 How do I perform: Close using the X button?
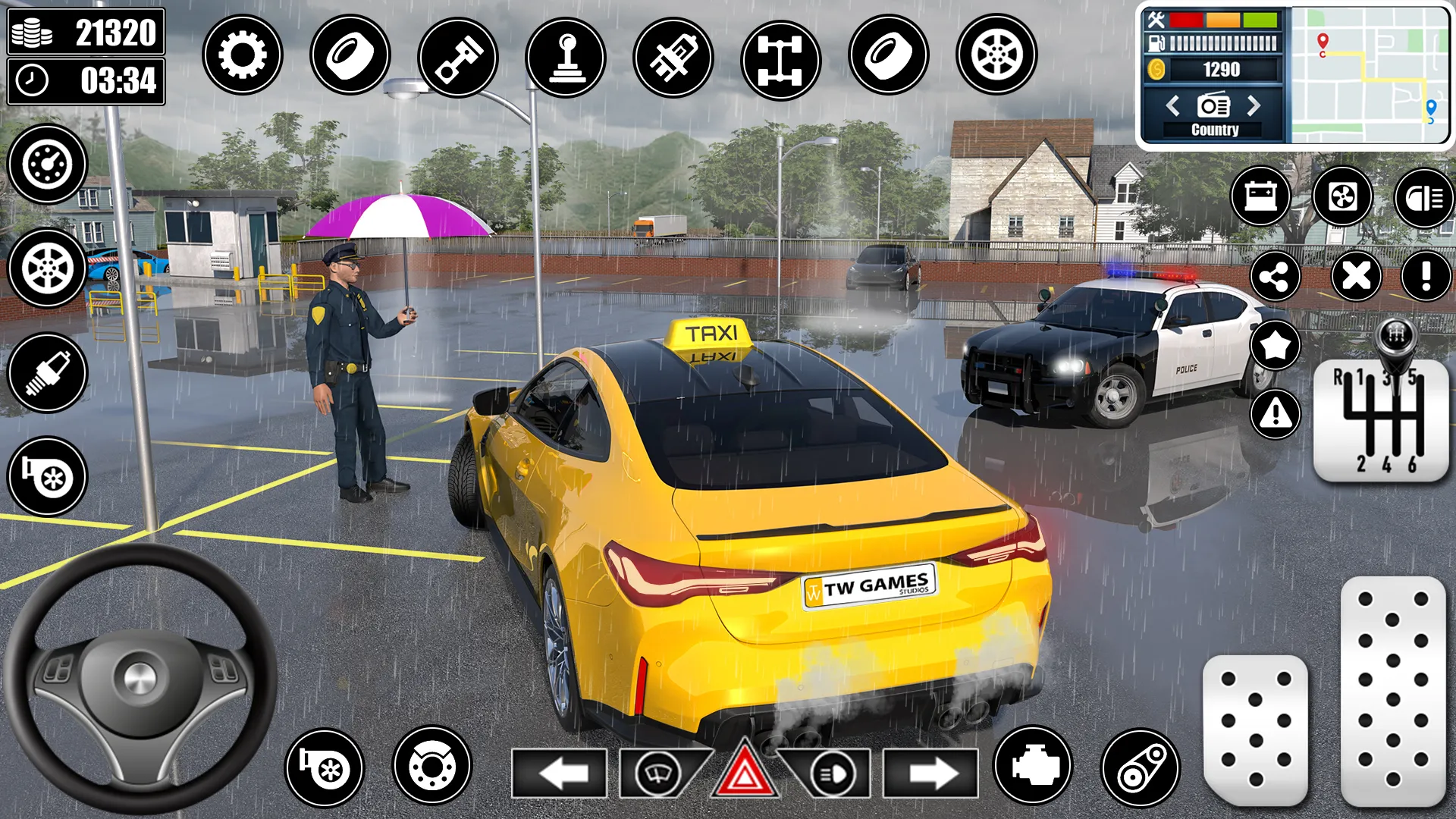coord(1356,275)
